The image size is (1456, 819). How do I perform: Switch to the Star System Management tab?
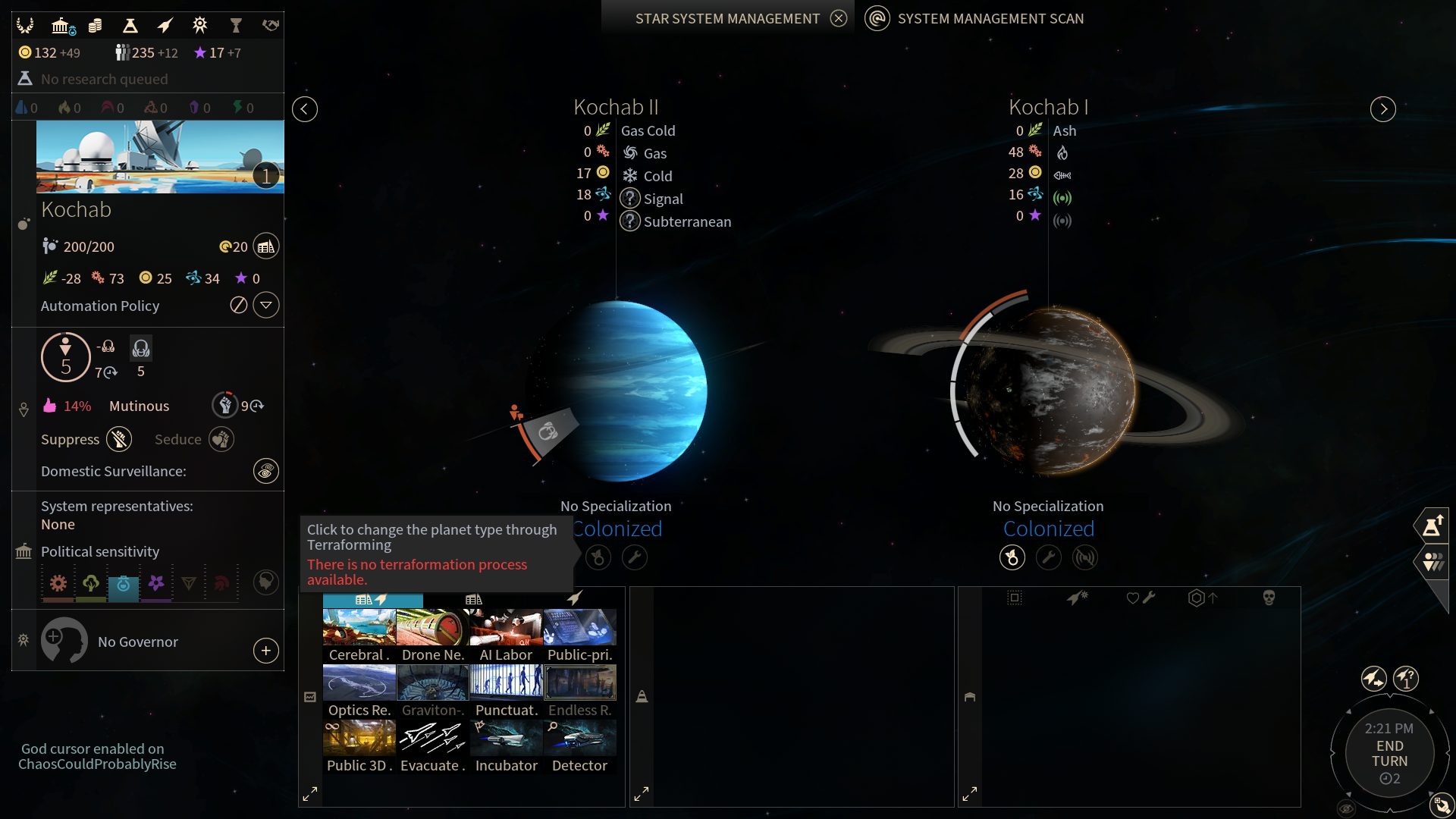(728, 17)
